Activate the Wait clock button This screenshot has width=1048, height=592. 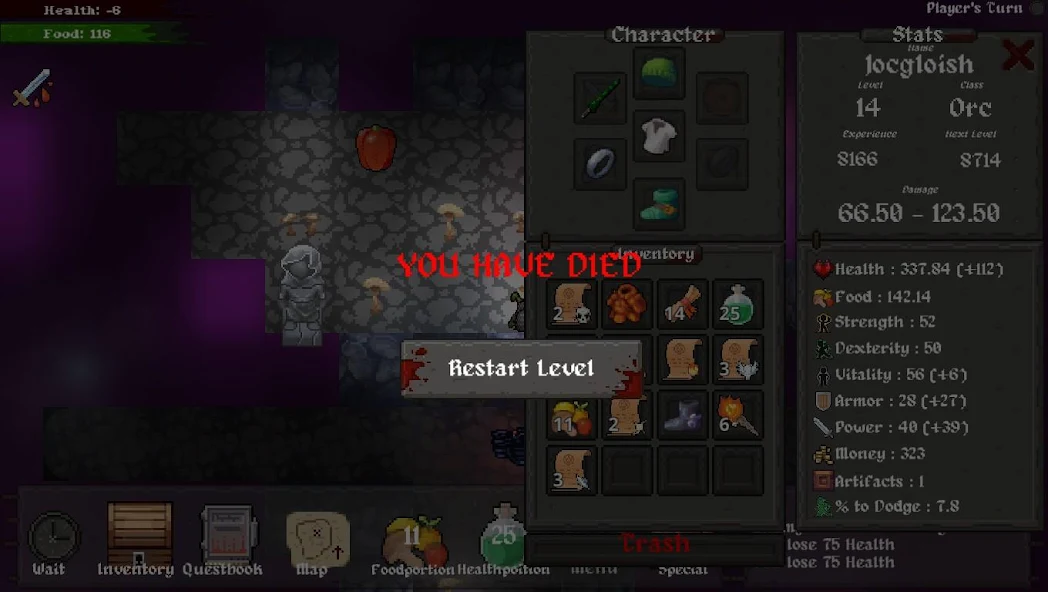(x=52, y=538)
